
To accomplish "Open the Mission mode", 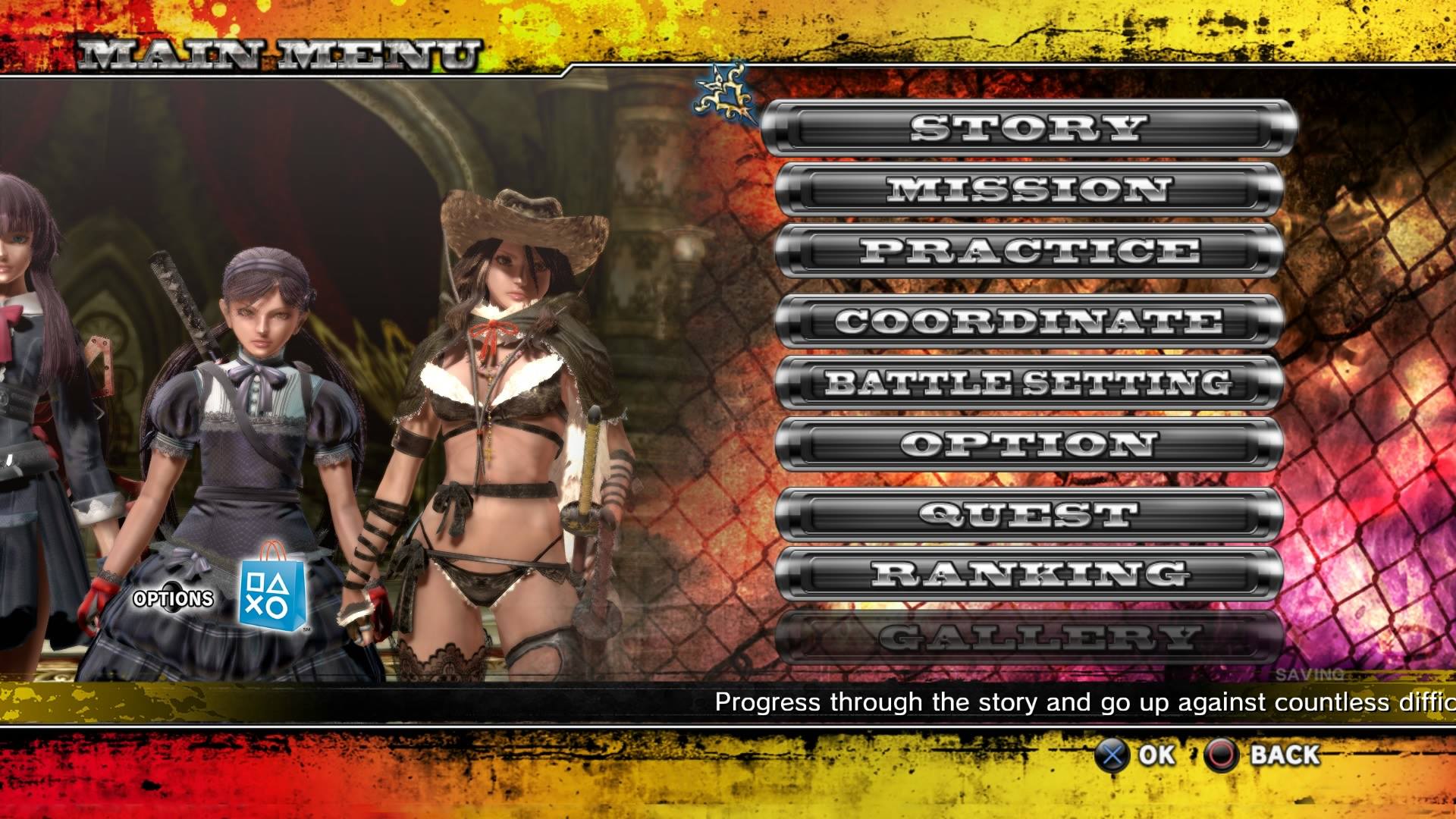I will (x=1028, y=190).
